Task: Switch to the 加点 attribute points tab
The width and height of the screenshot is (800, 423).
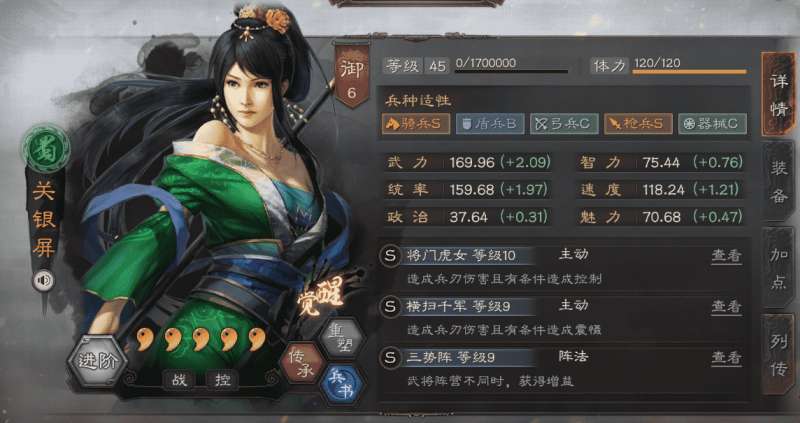Action: click(778, 264)
